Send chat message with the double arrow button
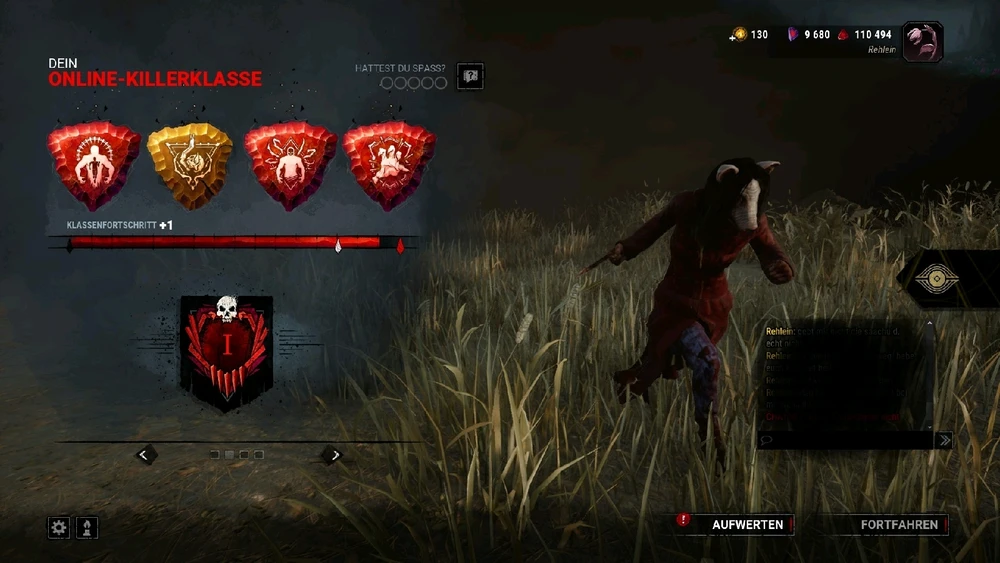 (942, 440)
